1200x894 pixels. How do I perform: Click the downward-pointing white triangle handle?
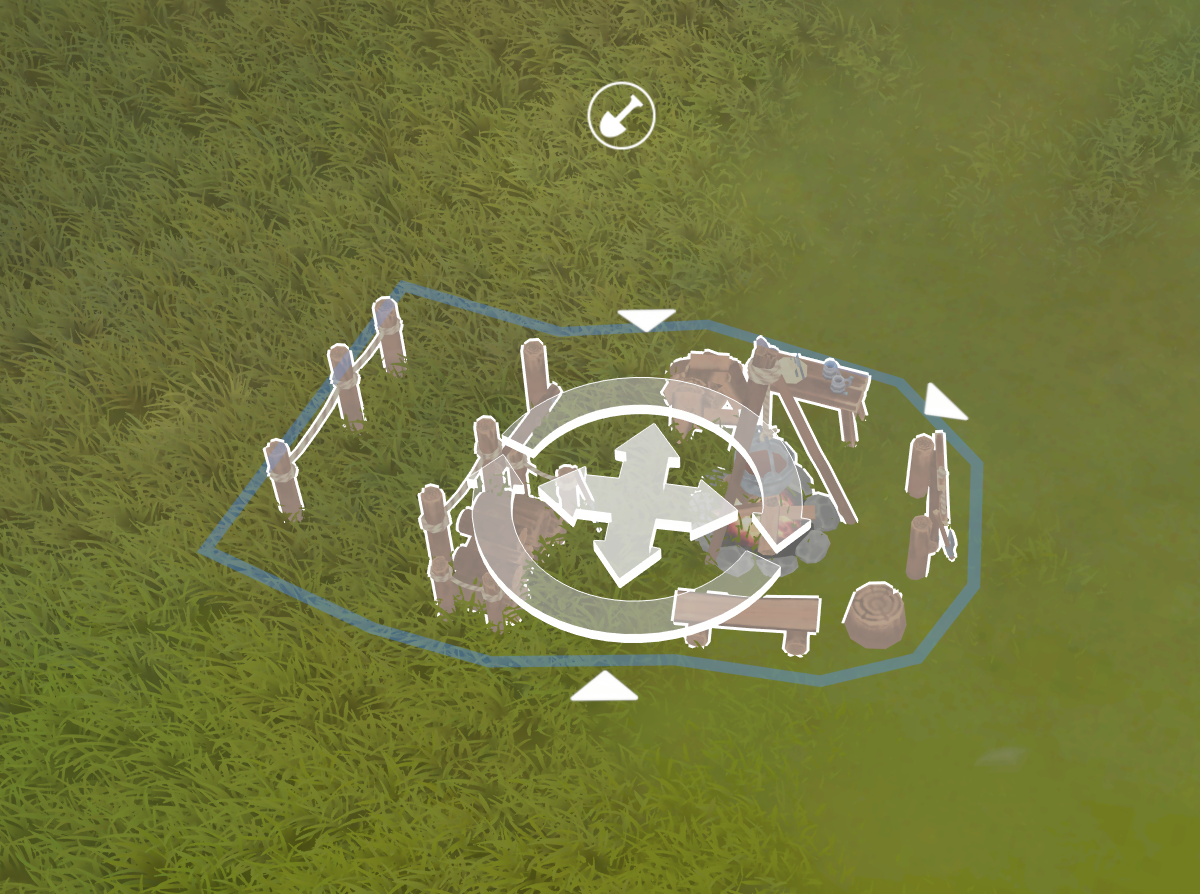tap(646, 320)
